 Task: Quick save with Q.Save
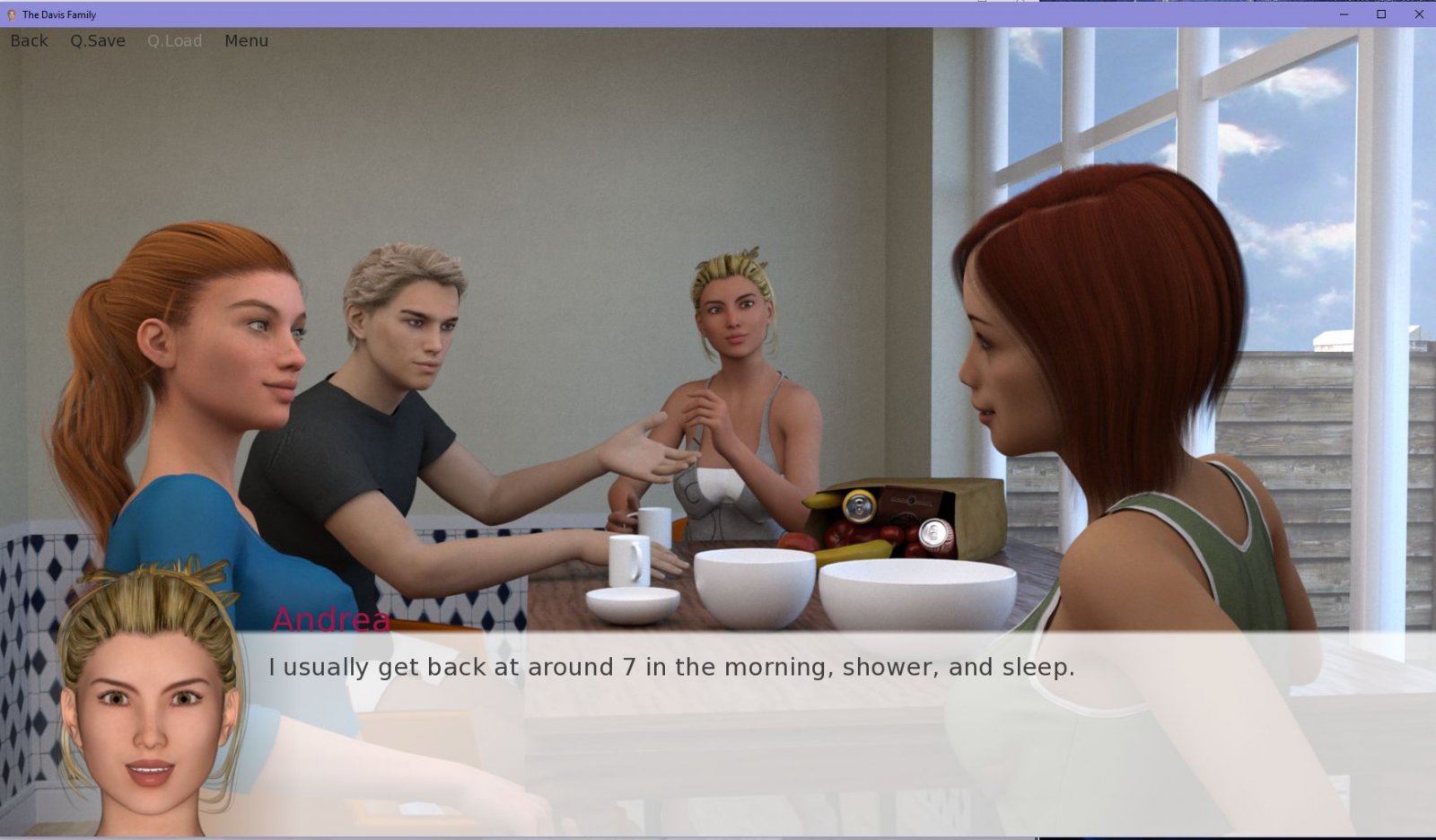tap(98, 40)
